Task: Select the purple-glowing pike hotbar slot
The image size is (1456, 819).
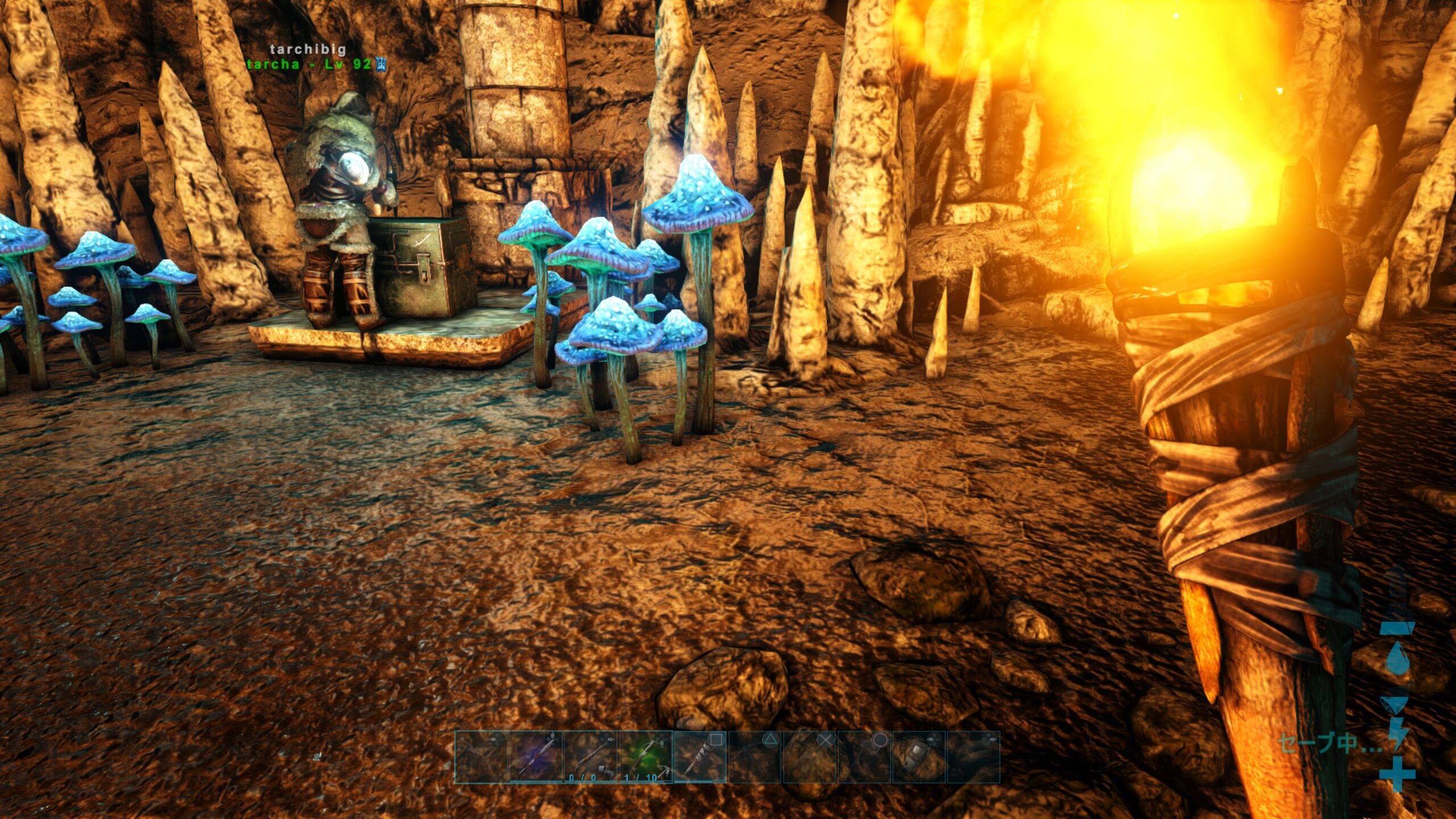Action: click(x=536, y=757)
